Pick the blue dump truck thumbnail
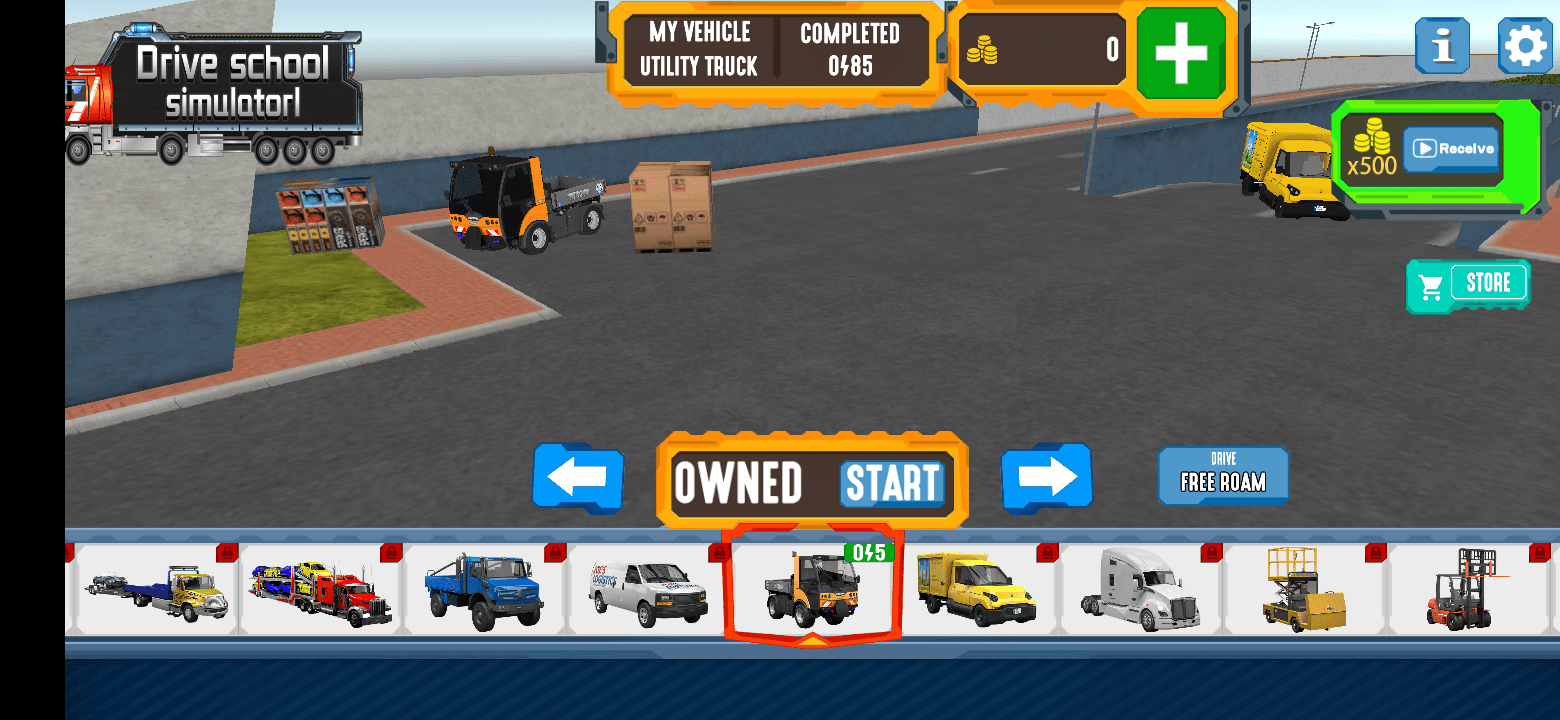Image resolution: width=1560 pixels, height=720 pixels. tap(484, 590)
